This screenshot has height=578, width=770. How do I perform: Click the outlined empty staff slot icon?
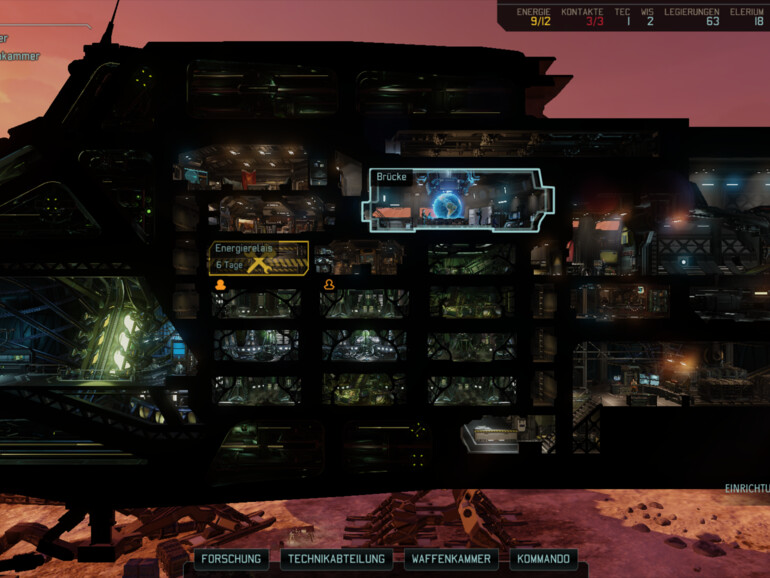(x=328, y=285)
